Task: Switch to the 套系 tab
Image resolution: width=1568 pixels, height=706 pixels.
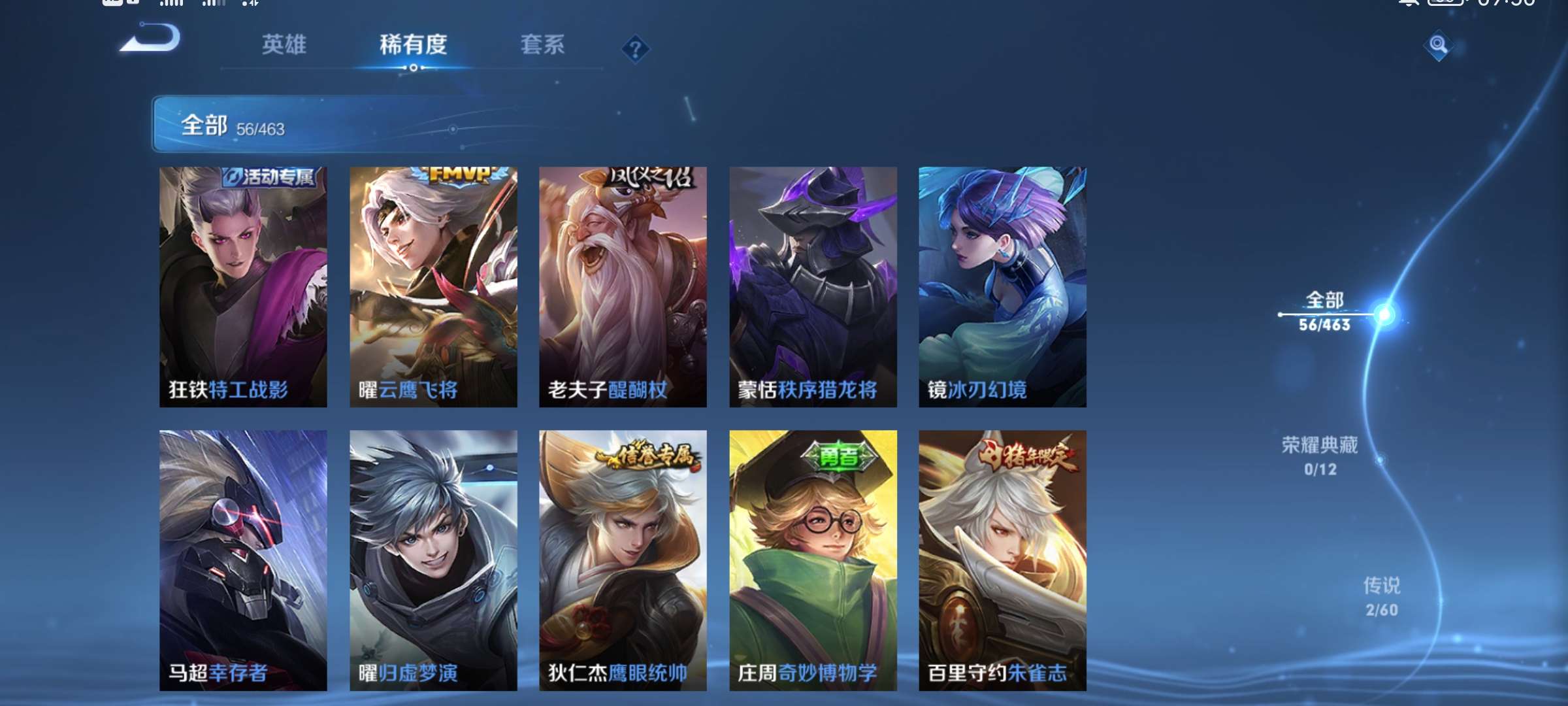Action: point(544,44)
